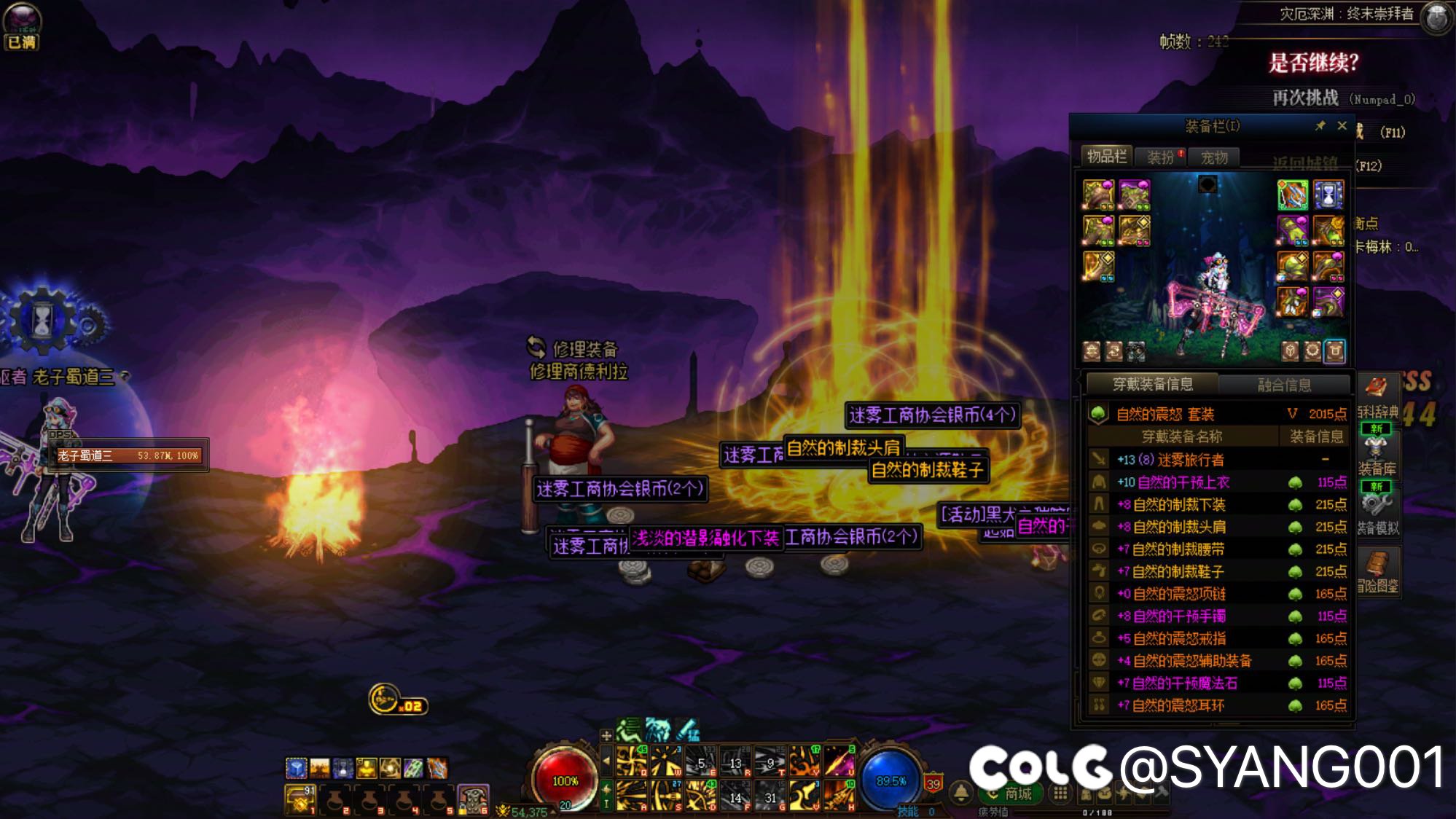This screenshot has height=819, width=1456.
Task: Open the 宠物 pet tab
Action: (1214, 157)
